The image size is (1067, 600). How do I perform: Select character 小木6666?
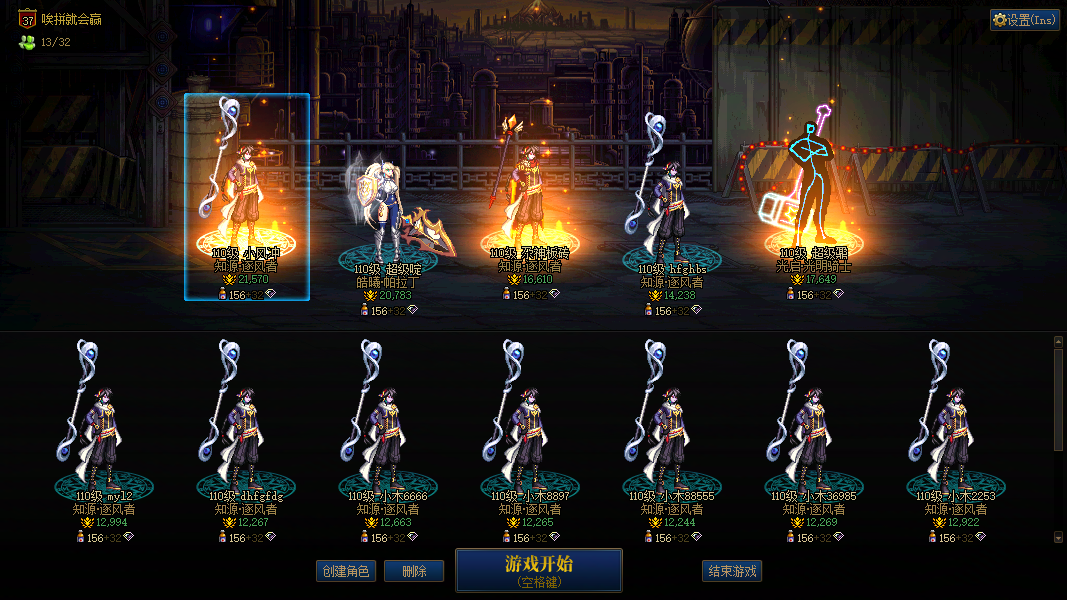pos(388,430)
